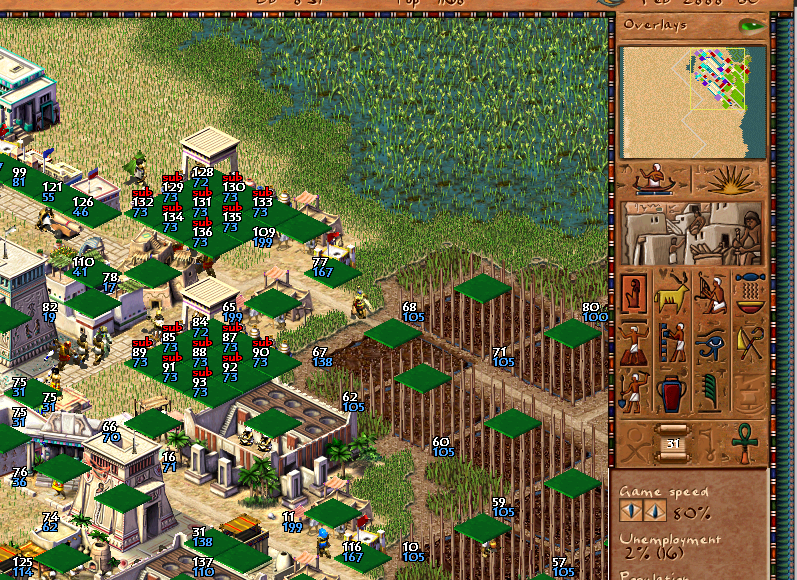Select the eye of Horus build category
The image size is (797, 580).
point(711,343)
